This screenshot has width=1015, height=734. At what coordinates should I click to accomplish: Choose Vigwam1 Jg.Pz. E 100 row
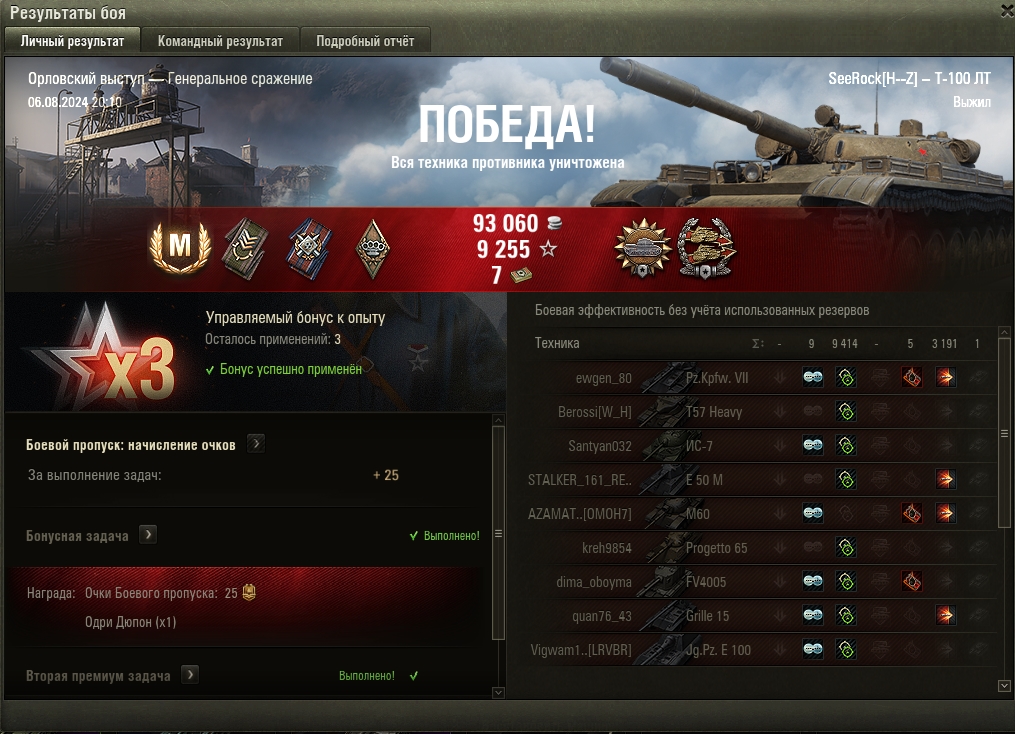[700, 650]
